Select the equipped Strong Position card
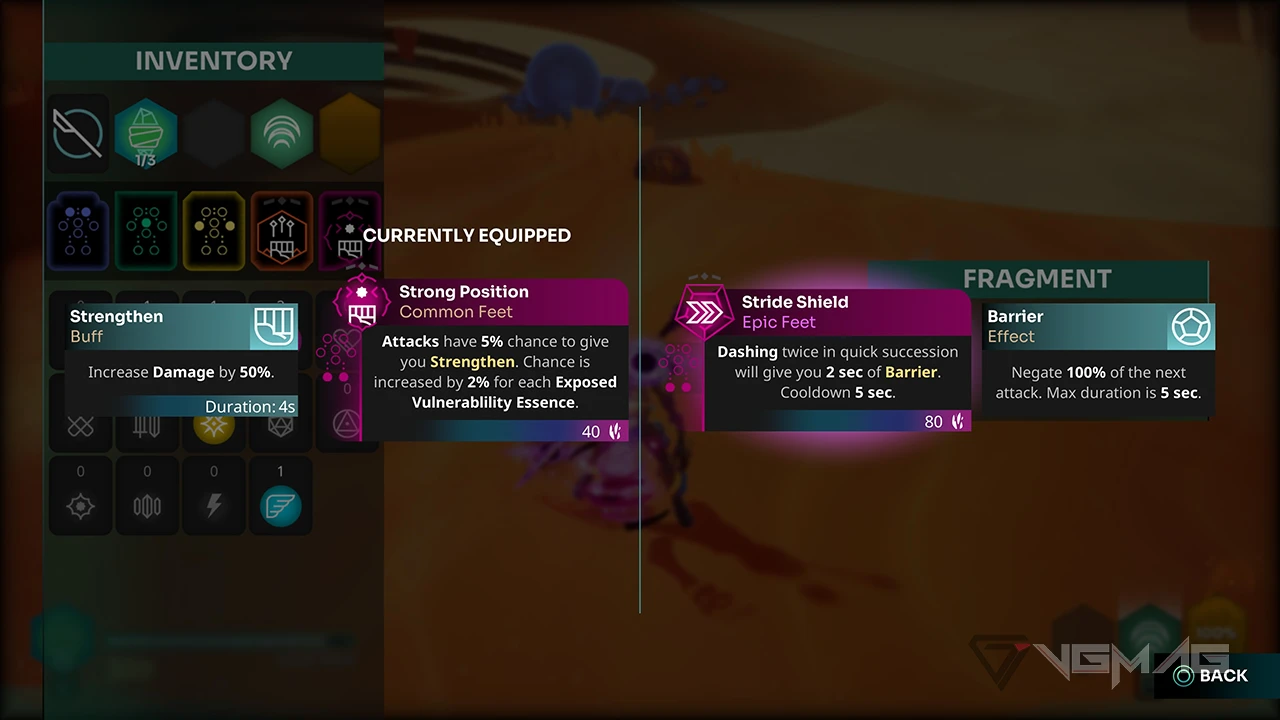The image size is (1280, 720). click(x=494, y=361)
